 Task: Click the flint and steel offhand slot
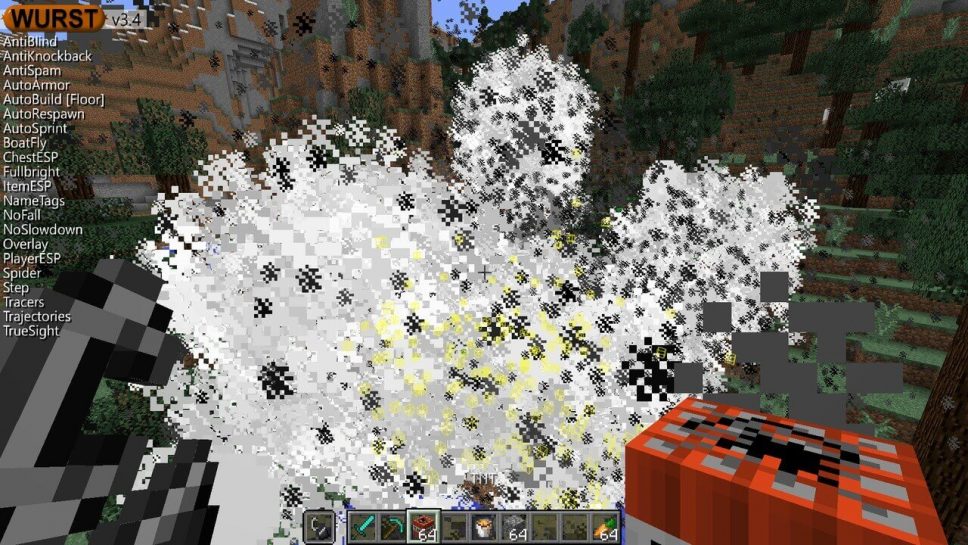pyautogui.click(x=319, y=526)
